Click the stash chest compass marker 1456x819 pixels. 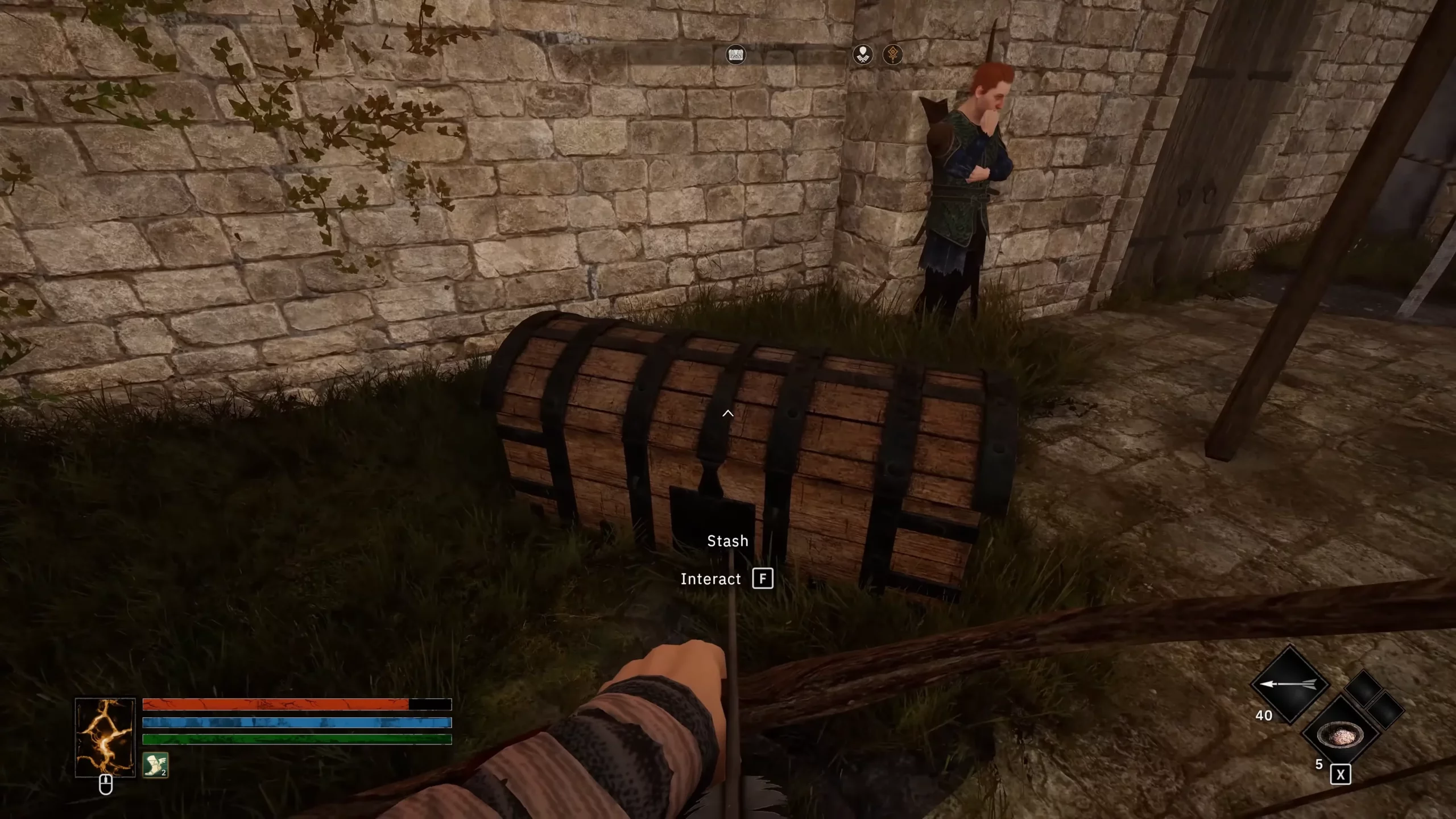coord(735,55)
